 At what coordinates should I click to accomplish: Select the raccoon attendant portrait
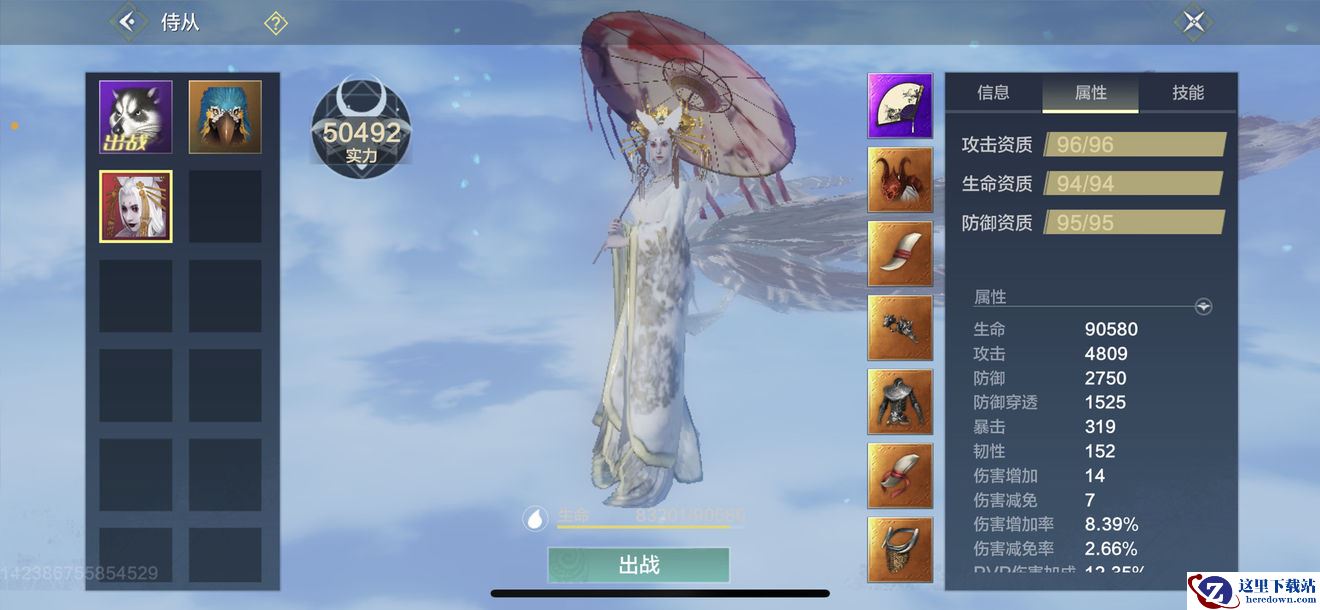point(136,117)
